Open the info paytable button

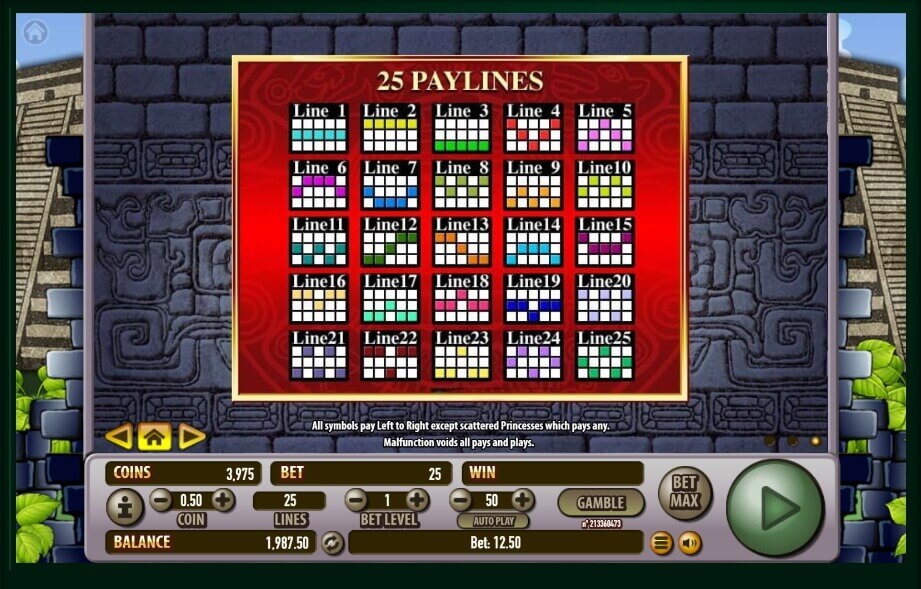(x=125, y=508)
